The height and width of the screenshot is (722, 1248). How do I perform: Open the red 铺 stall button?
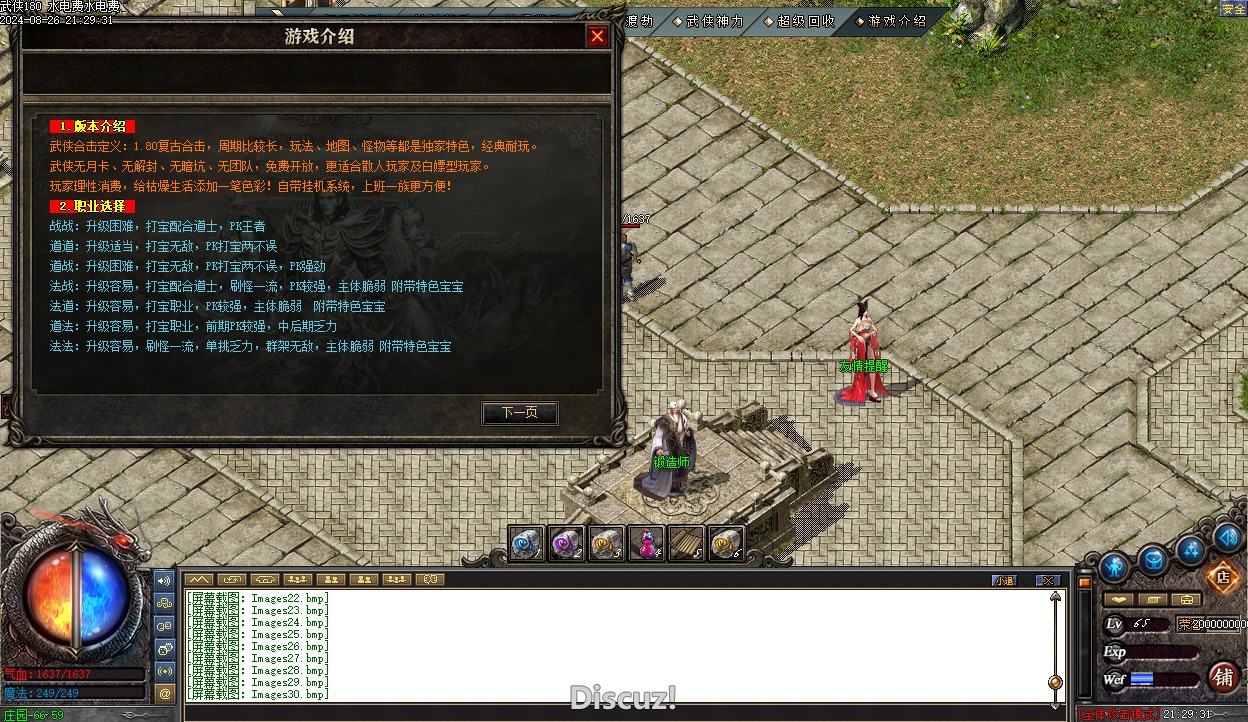coord(1223,675)
